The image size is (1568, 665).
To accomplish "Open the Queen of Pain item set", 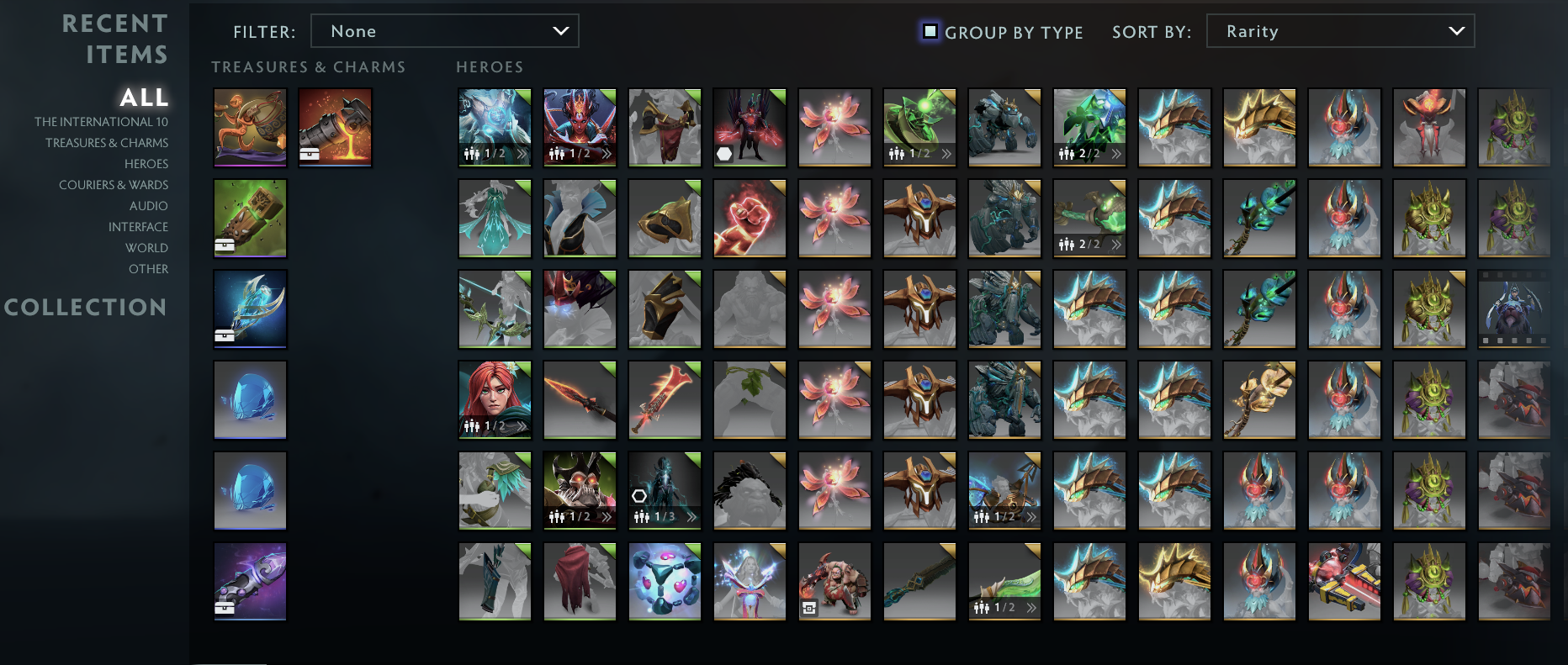I will [x=580, y=127].
